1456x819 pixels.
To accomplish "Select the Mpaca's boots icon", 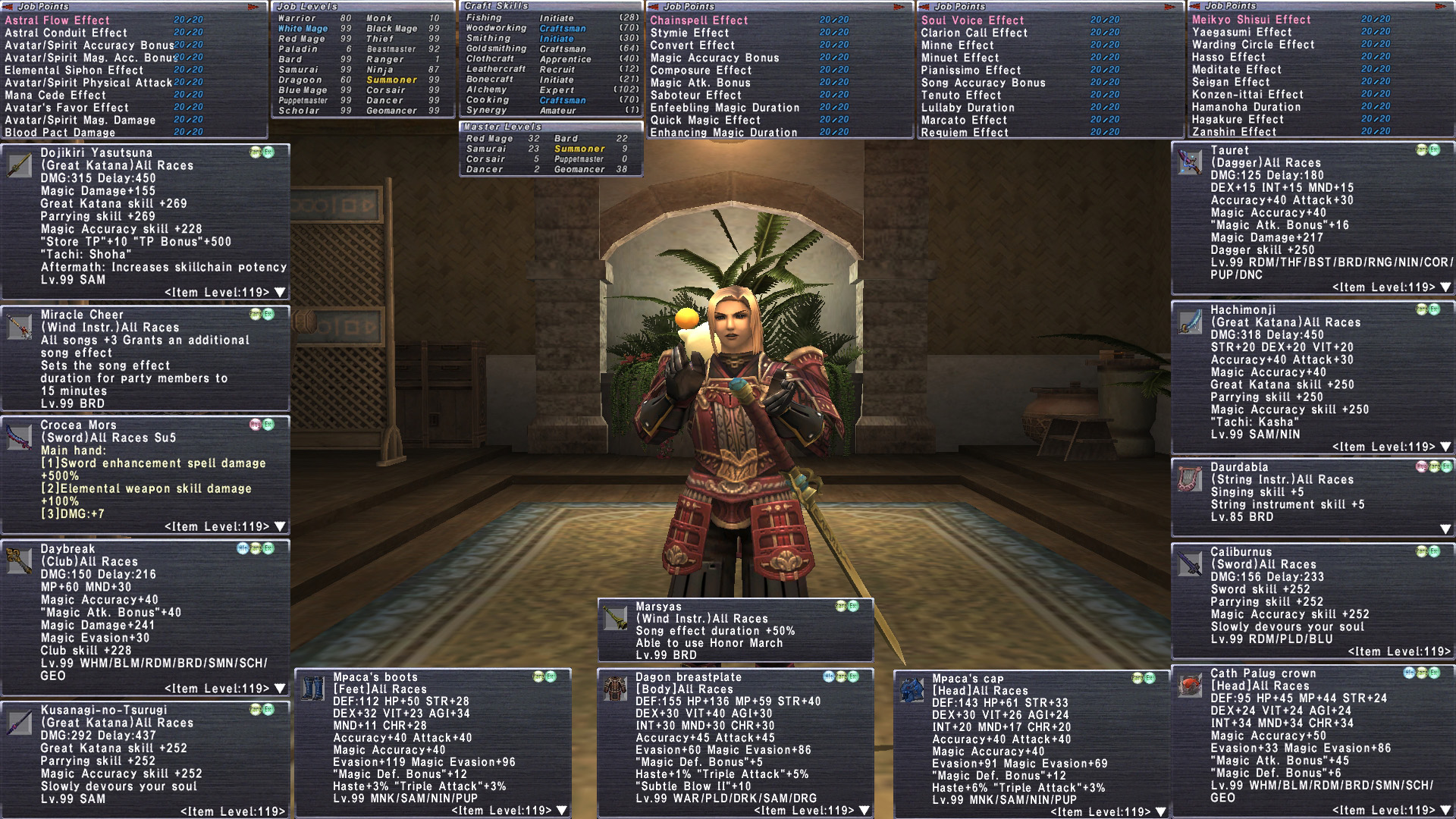I will pos(312,689).
